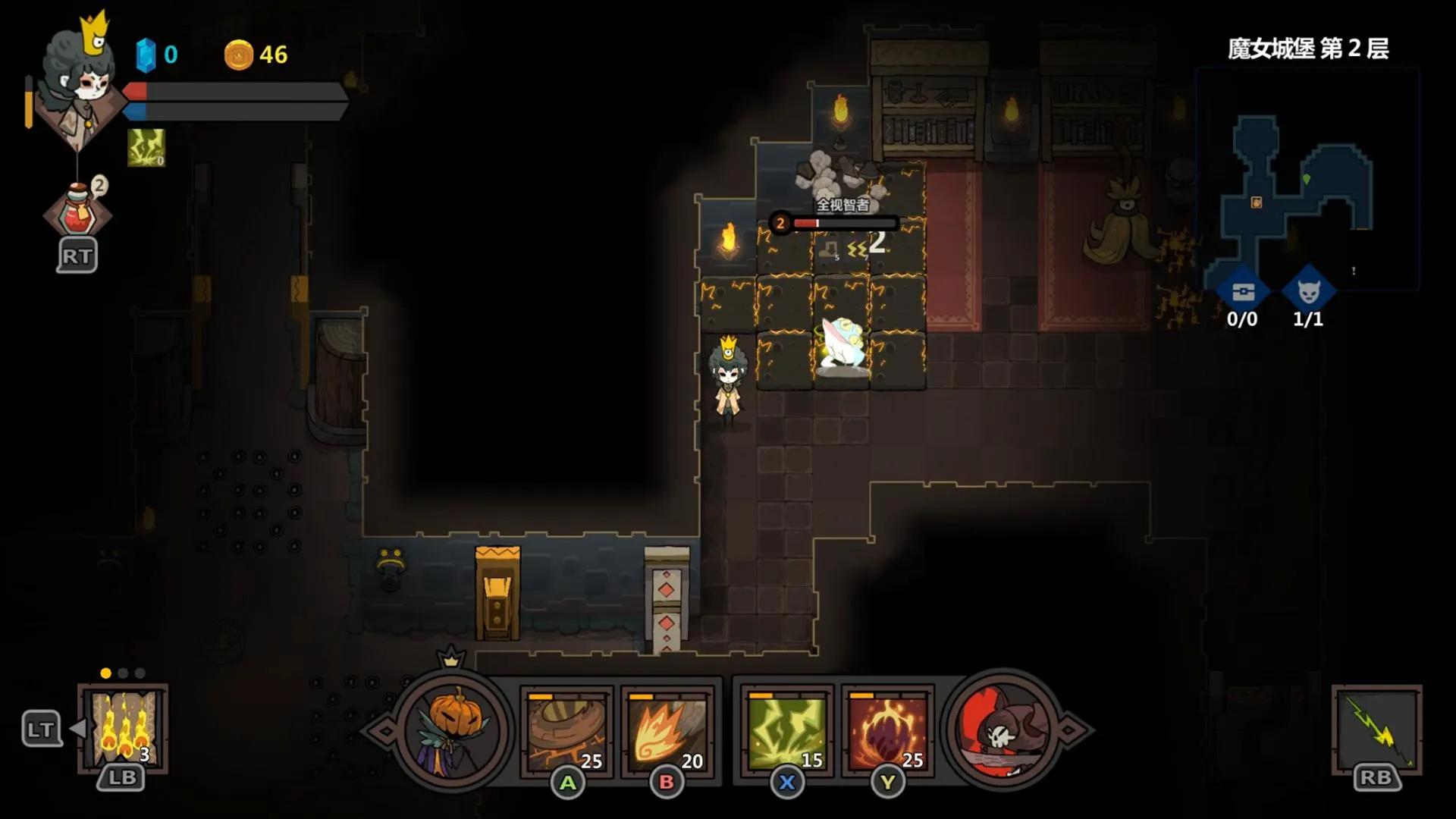The width and height of the screenshot is (1456, 819).
Task: Activate the brown nest skill costing 25
Action: click(566, 731)
